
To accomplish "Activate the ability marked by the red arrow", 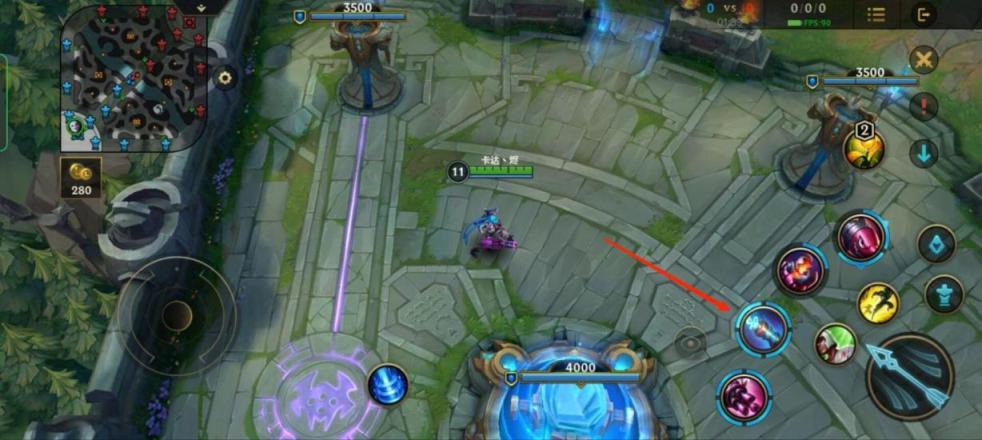I will tap(764, 329).
